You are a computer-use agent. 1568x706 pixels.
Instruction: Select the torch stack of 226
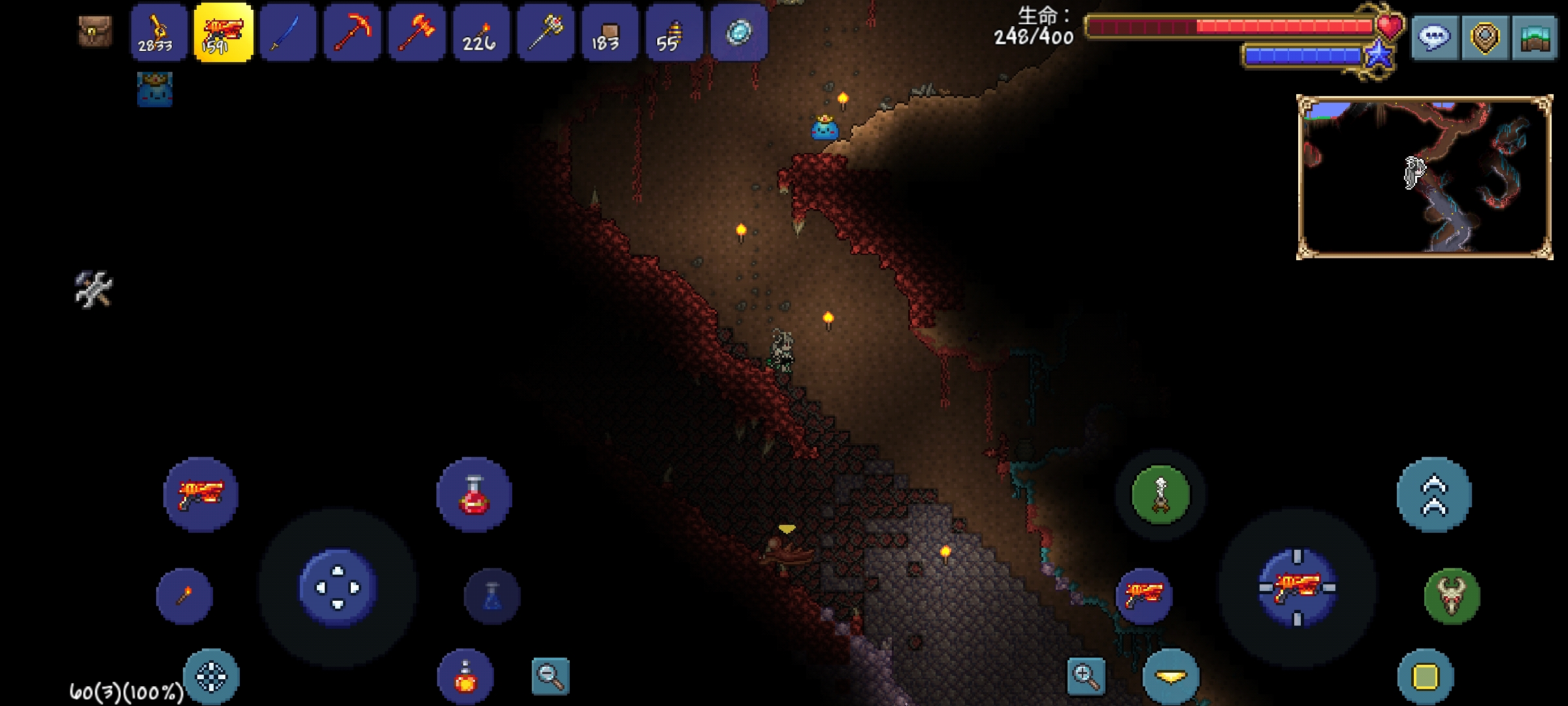pyautogui.click(x=480, y=33)
